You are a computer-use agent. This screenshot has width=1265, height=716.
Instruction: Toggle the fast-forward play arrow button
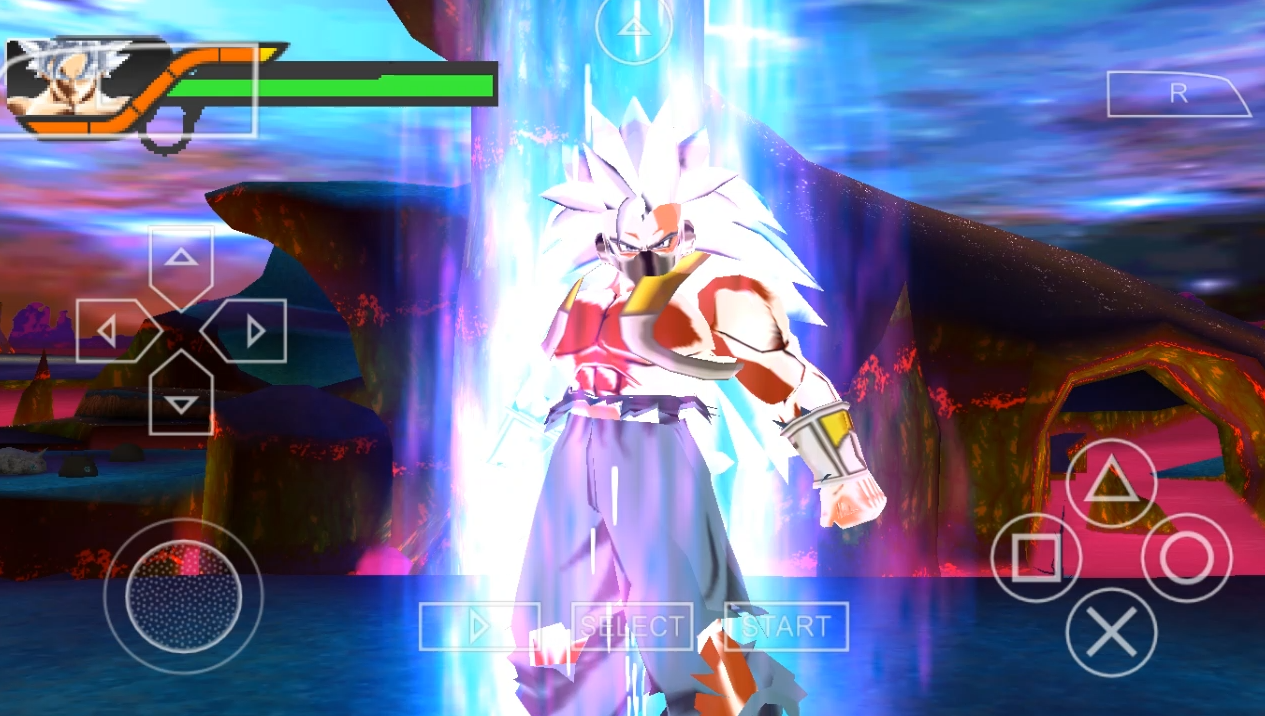479,627
